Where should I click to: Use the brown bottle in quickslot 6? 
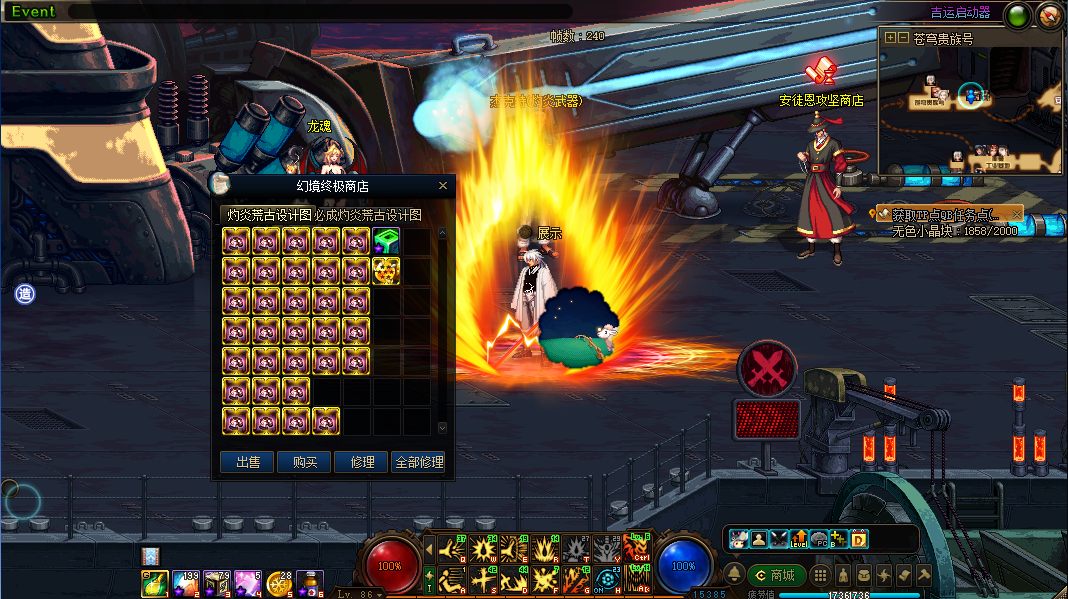[311, 585]
